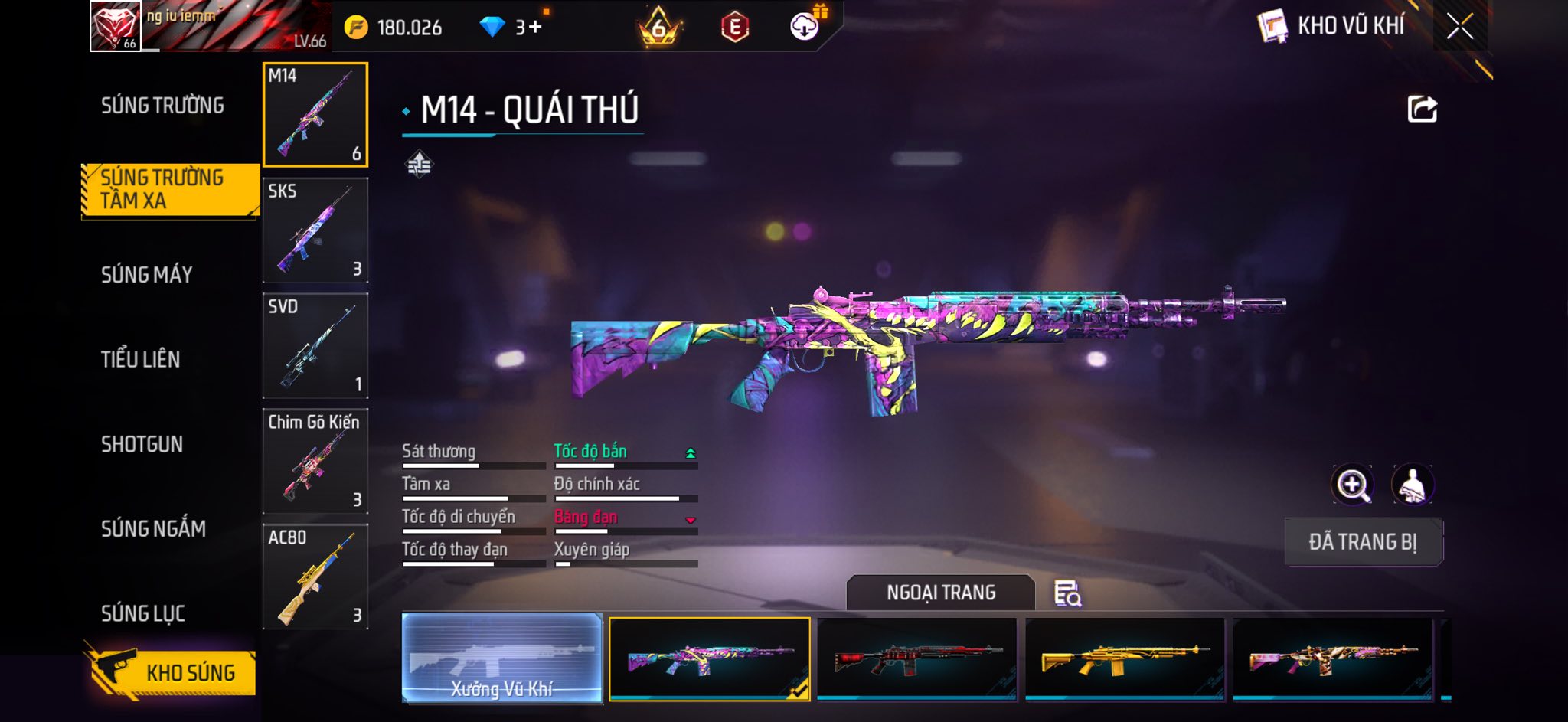Image resolution: width=1568 pixels, height=722 pixels.
Task: Show the Súng Ngắm weapons
Action: [153, 528]
